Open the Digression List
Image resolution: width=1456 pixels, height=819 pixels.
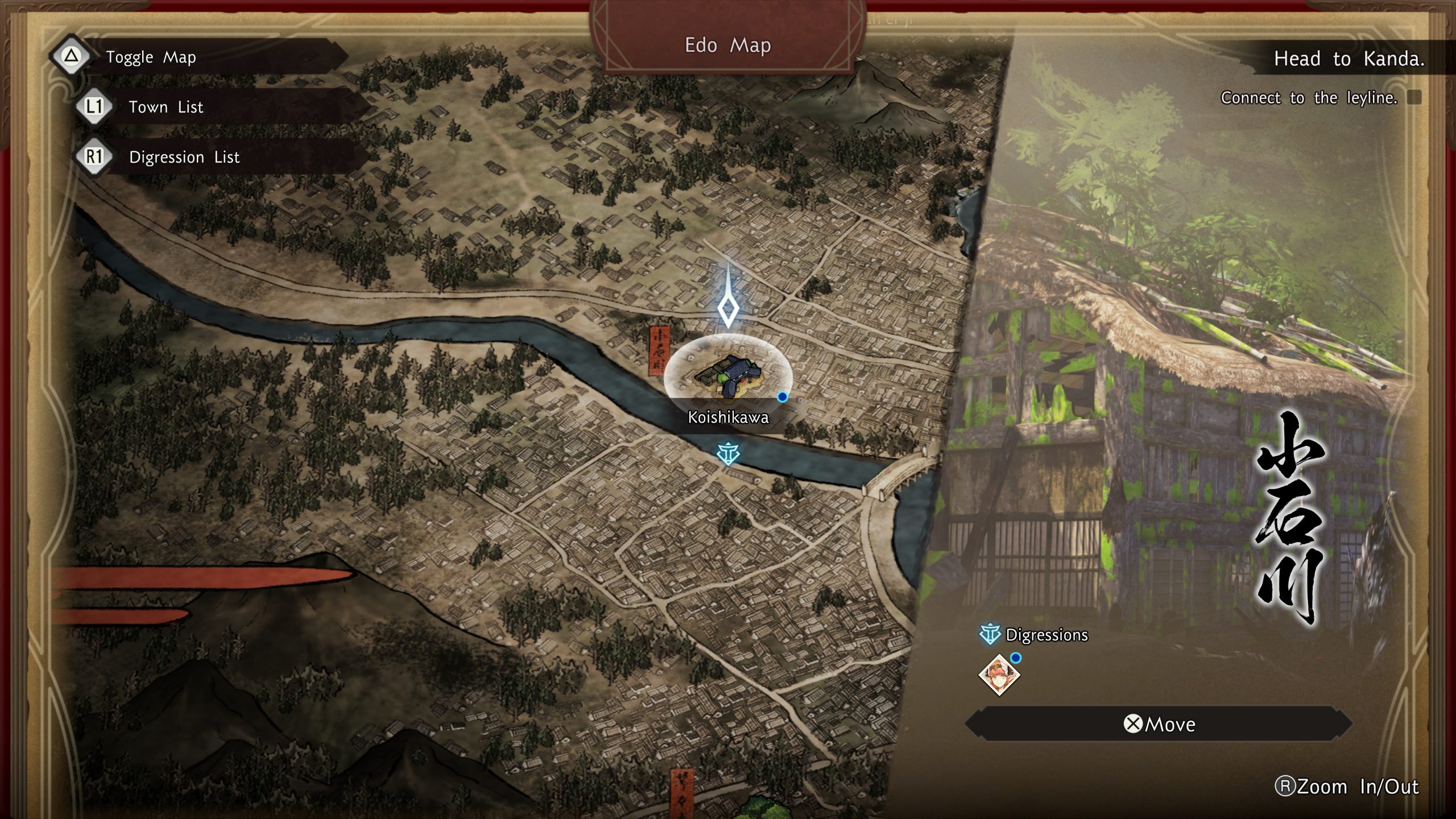pos(184,157)
